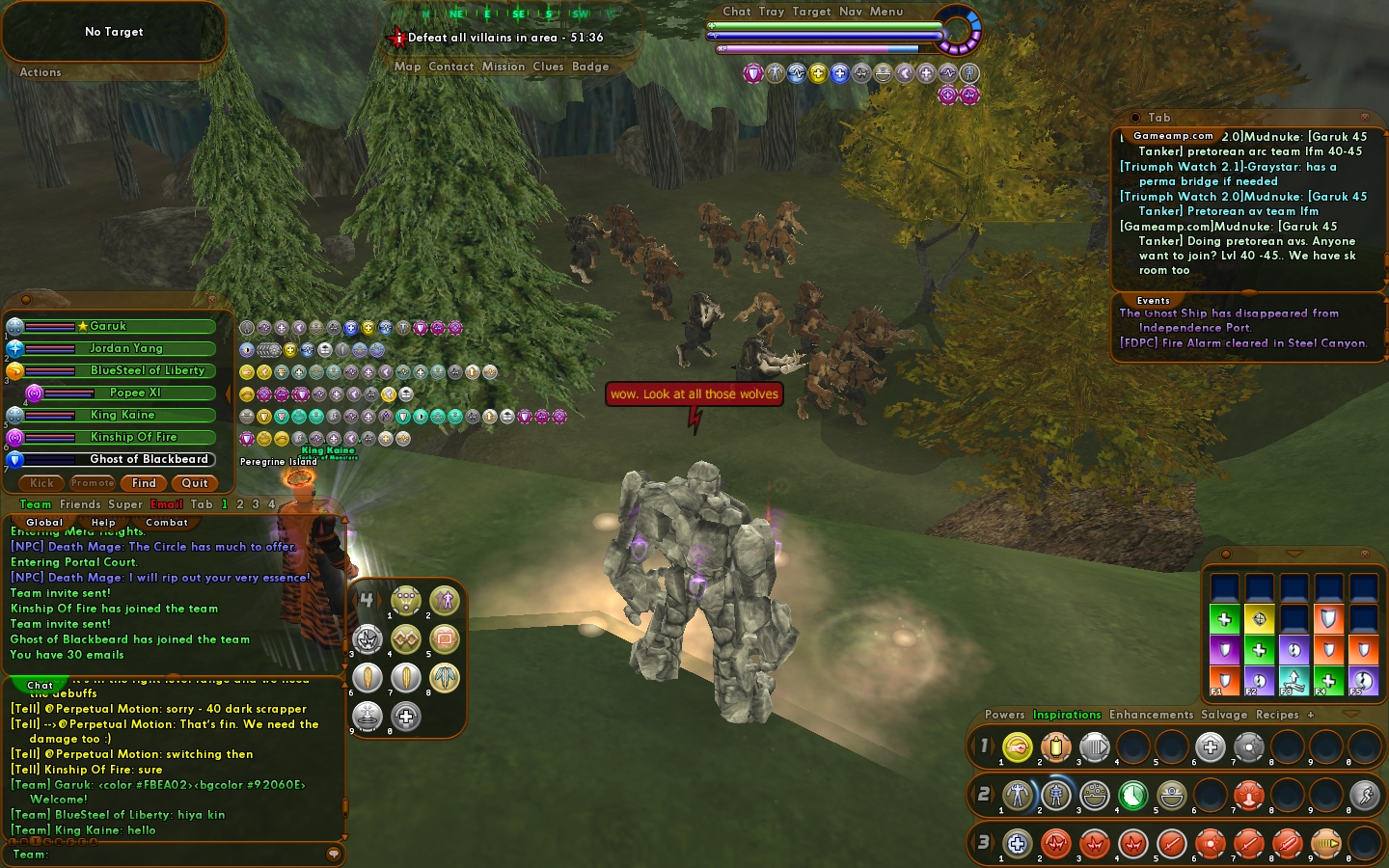Select teammate Ghost of Blackbeard

[x=149, y=459]
